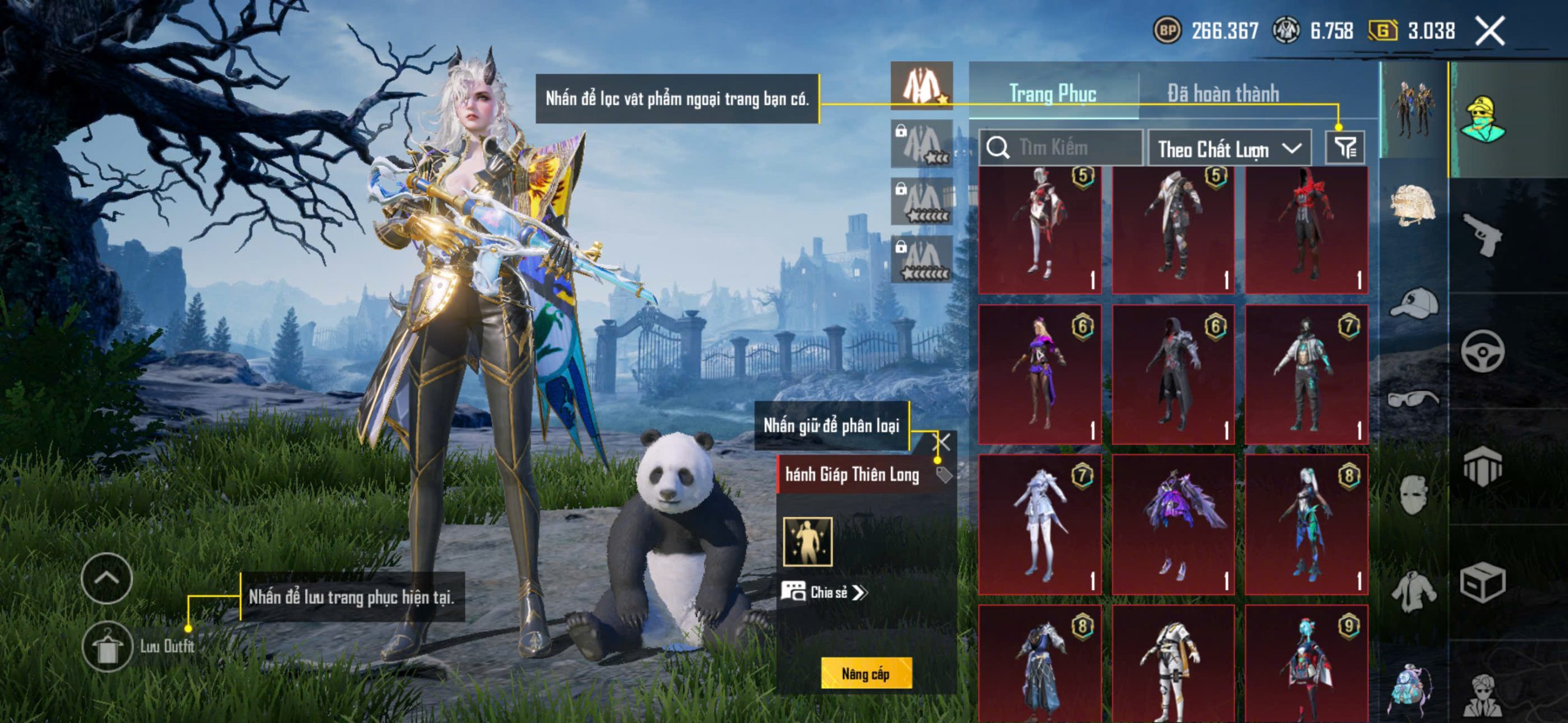Select the sunglasses category icon

[x=1412, y=399]
